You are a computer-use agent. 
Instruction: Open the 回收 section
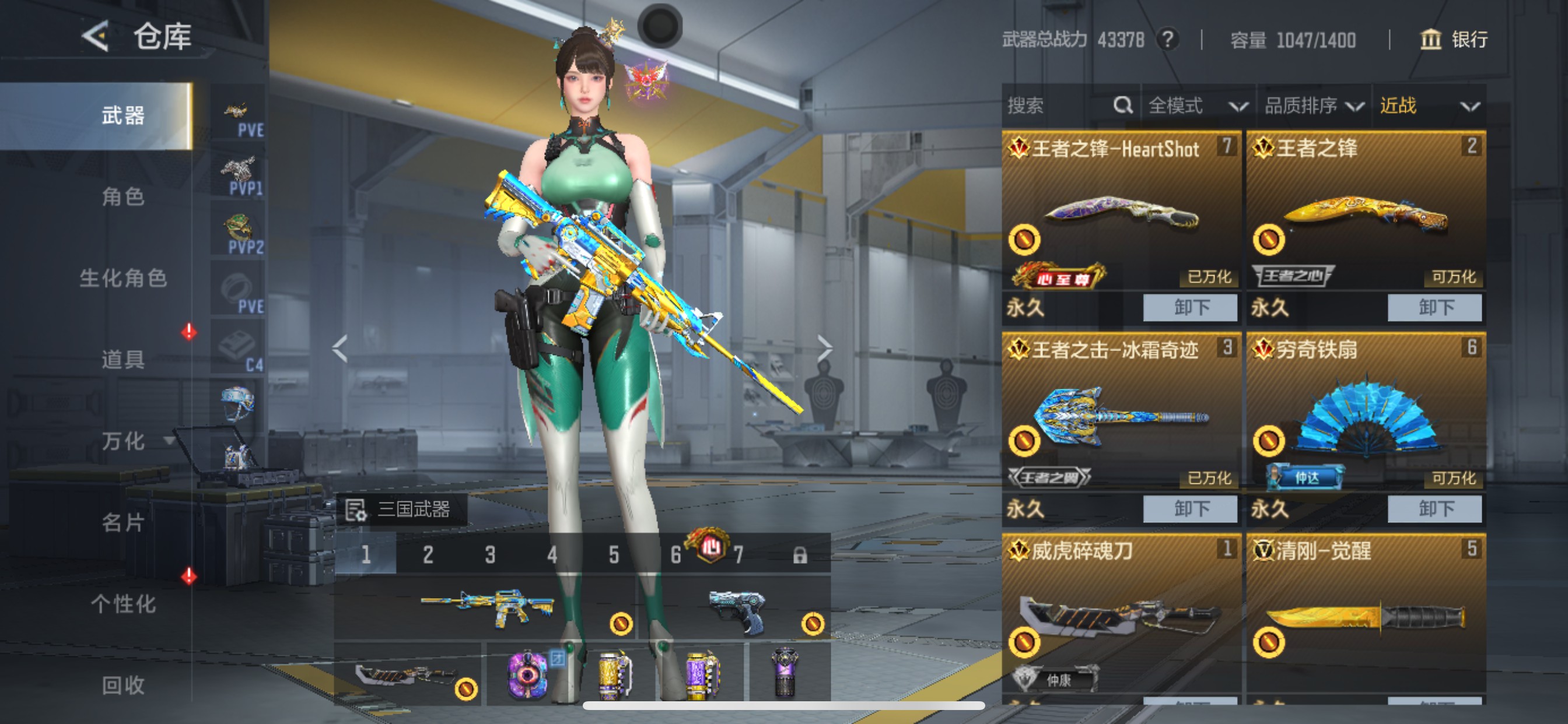[x=123, y=686]
